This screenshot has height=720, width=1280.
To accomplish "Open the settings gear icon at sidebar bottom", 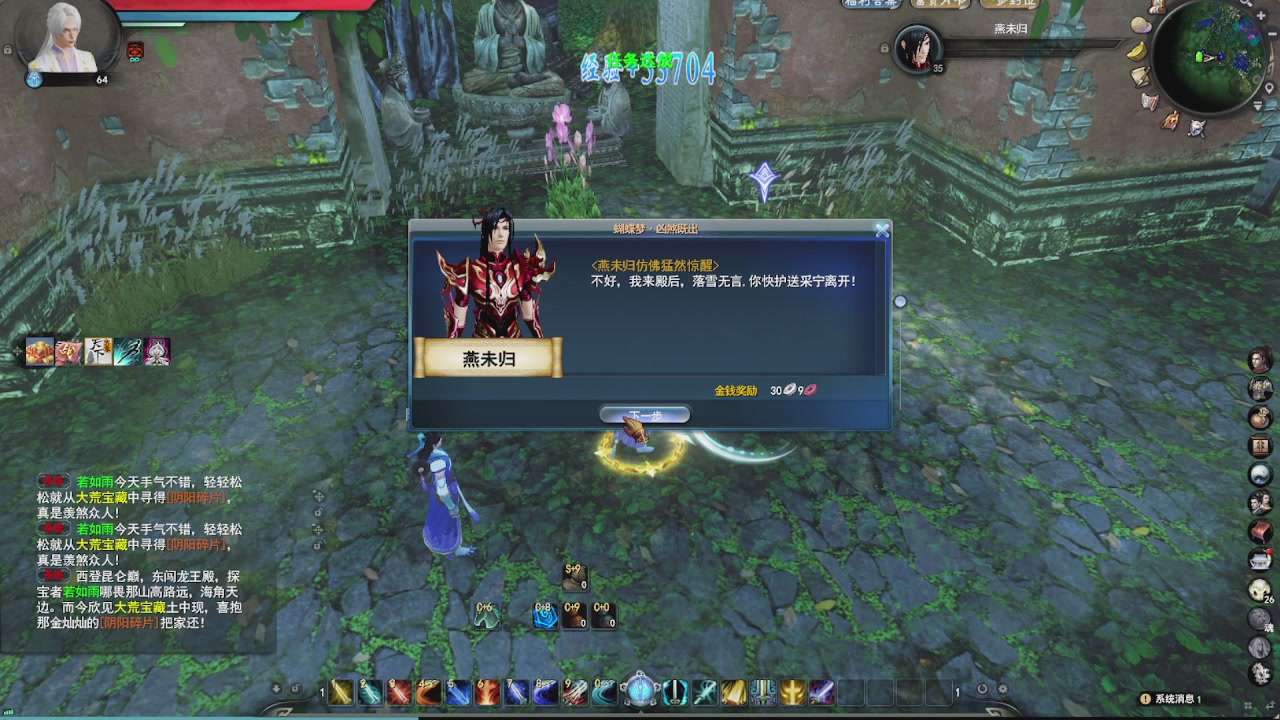I will pyautogui.click(x=1260, y=673).
